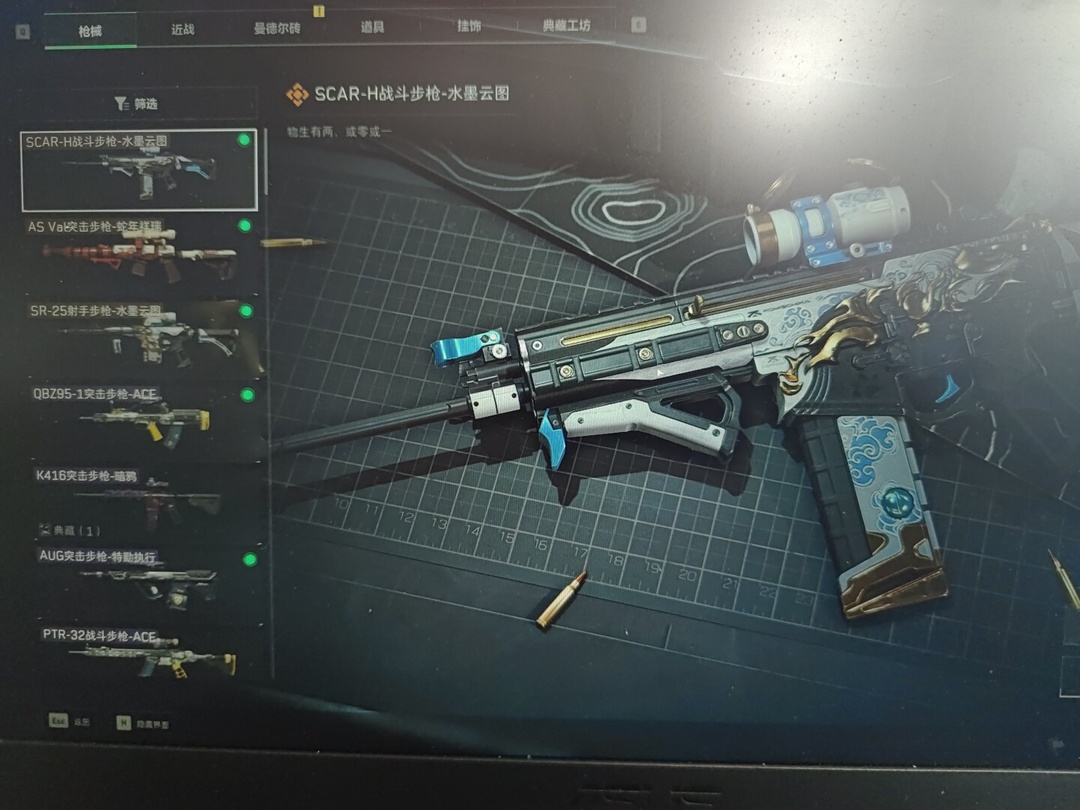Viewport: 1080px width, 810px height.
Task: Open the 筛选 filter button
Action: pos(137,103)
